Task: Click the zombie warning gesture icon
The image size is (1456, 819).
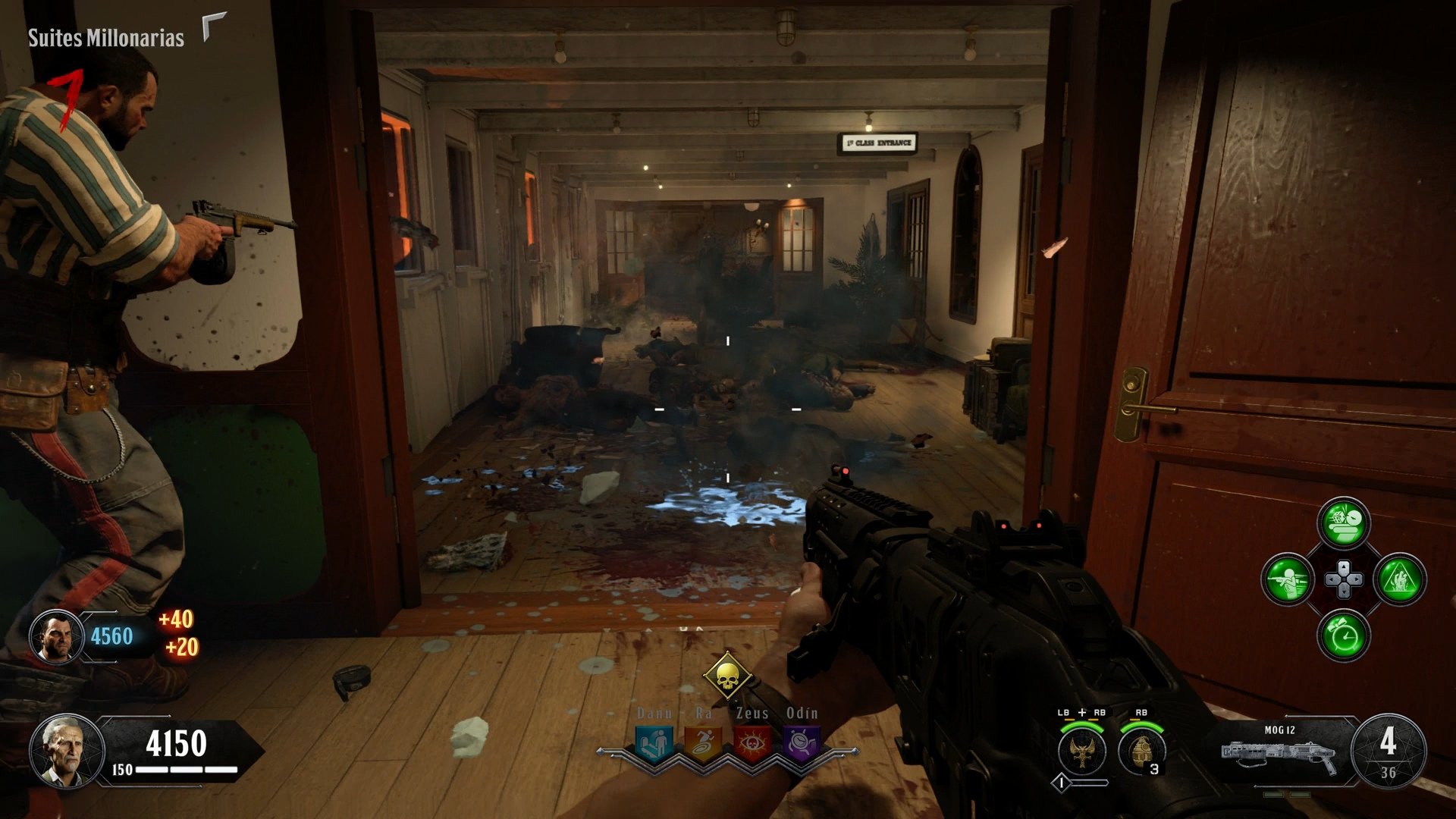Action: coord(1401,579)
